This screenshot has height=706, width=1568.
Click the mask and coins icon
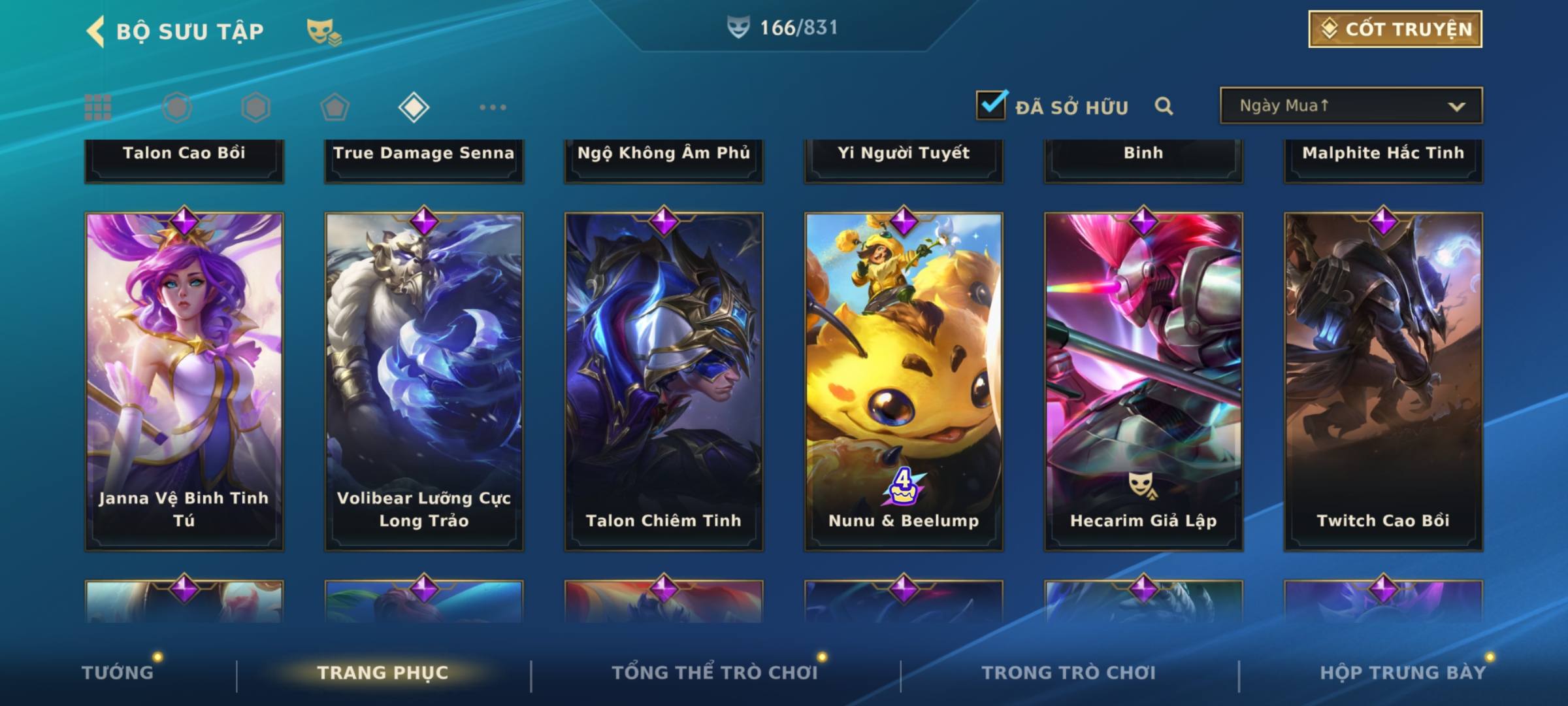[323, 31]
